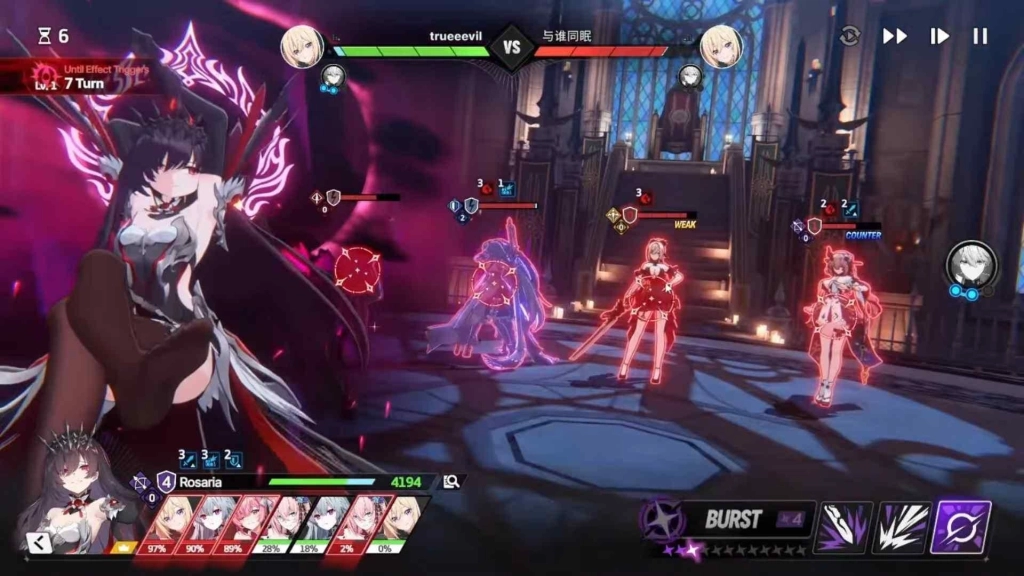Click the step-forward playback button
This screenshot has height=576, width=1024.
pyautogui.click(x=939, y=36)
